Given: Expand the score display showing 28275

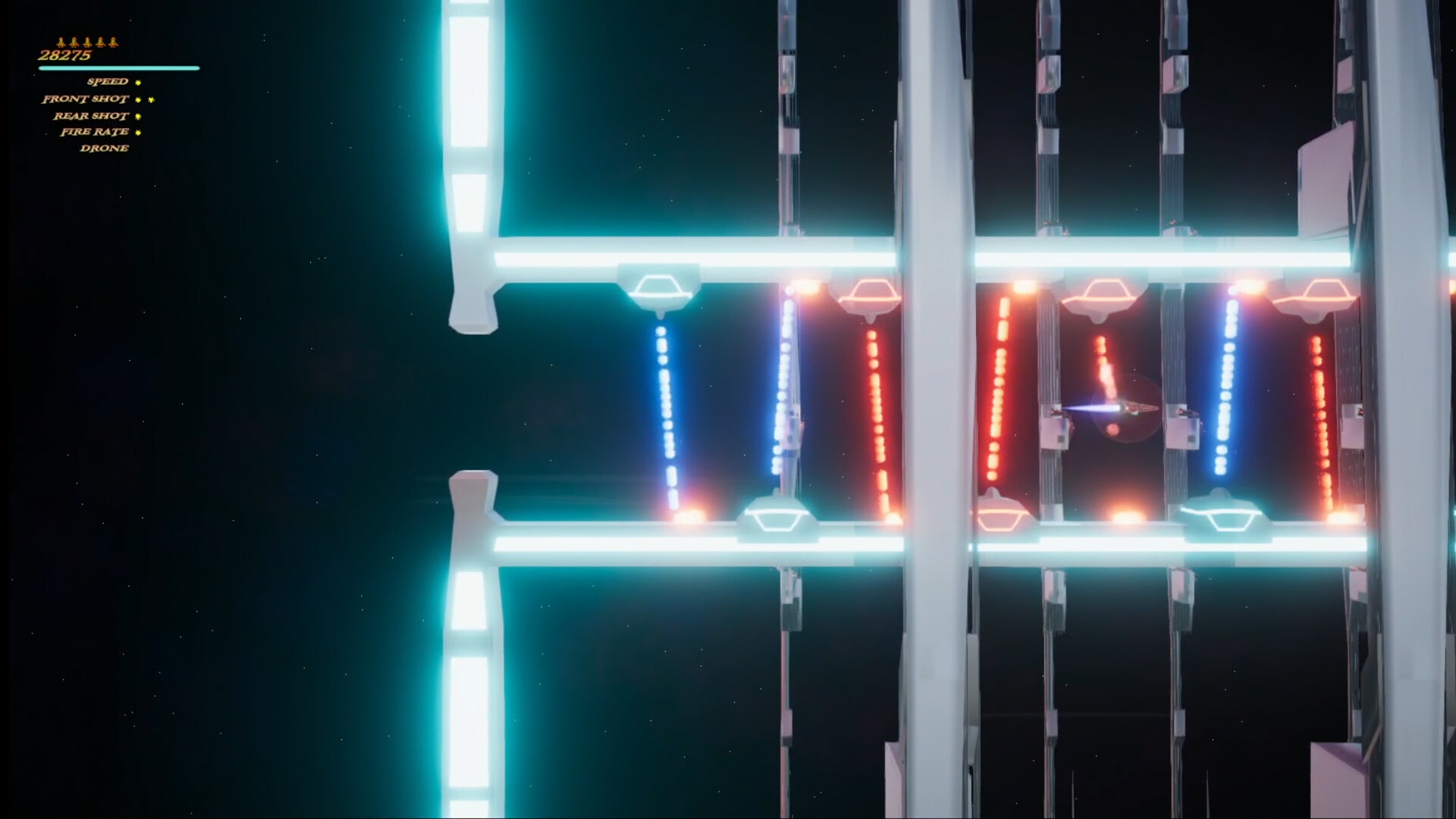Looking at the screenshot, I should pyautogui.click(x=65, y=54).
